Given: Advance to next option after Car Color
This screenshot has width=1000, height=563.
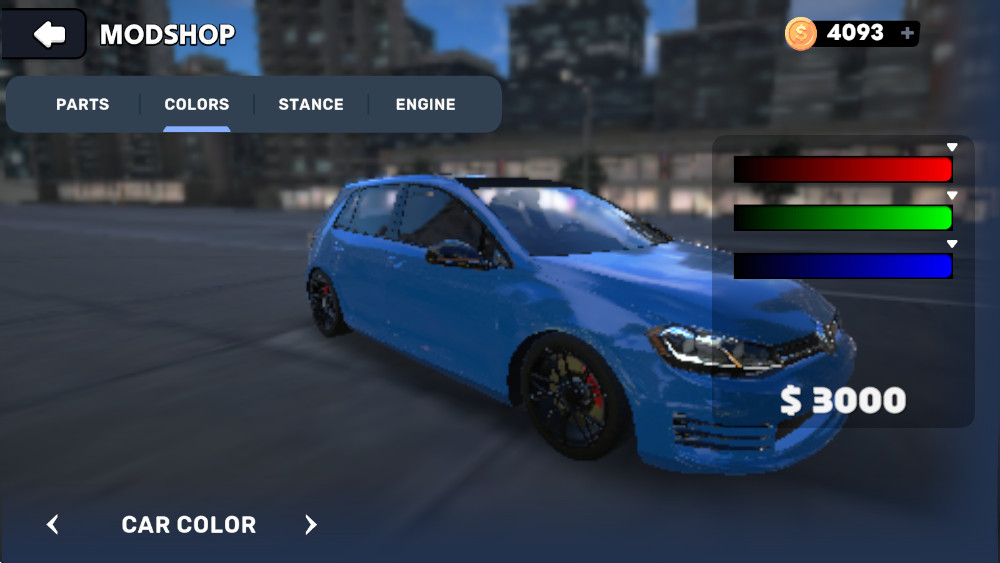Looking at the screenshot, I should 311,525.
